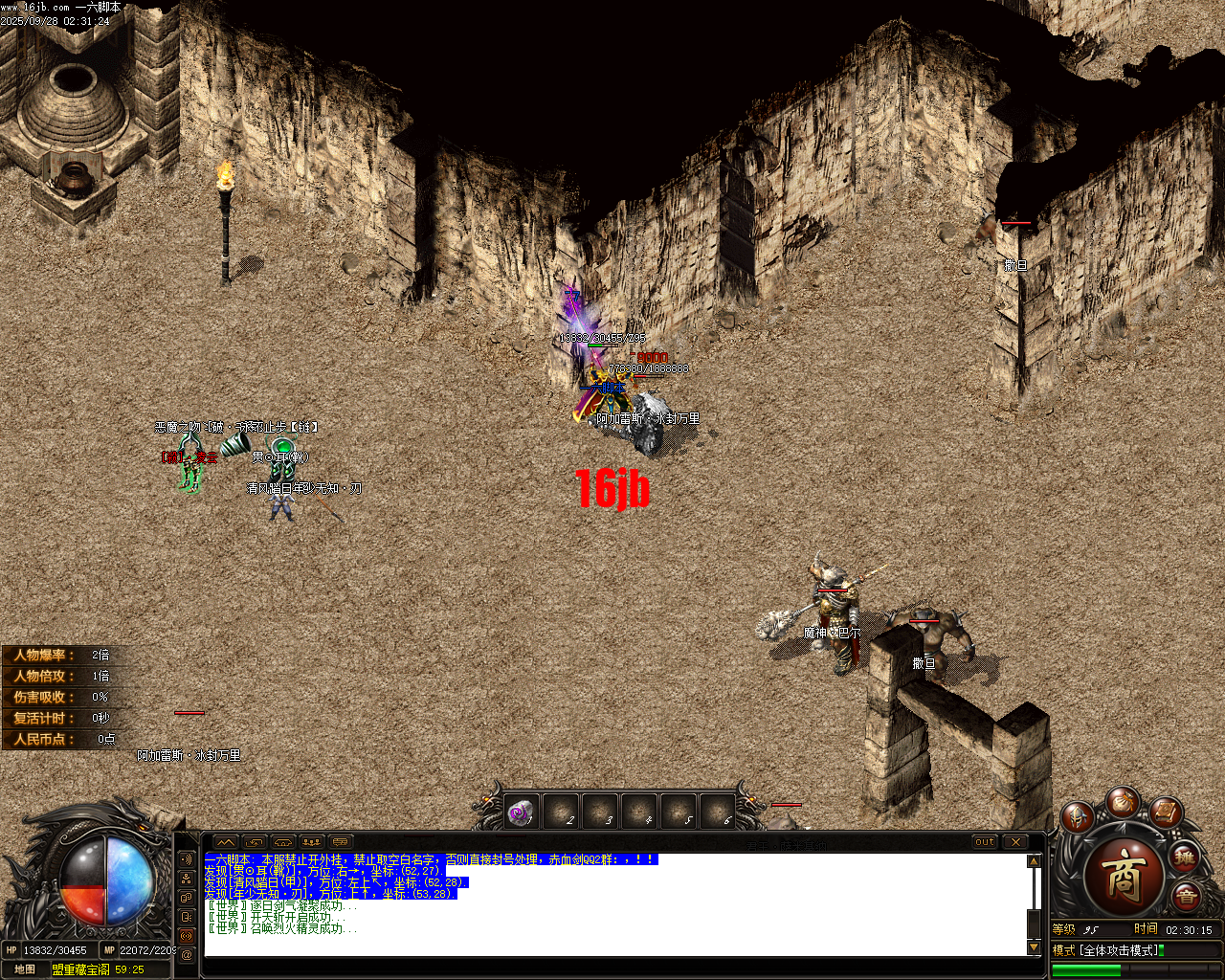Click the green experience bar
Screen dimensions: 1225x980
[x=1086, y=969]
